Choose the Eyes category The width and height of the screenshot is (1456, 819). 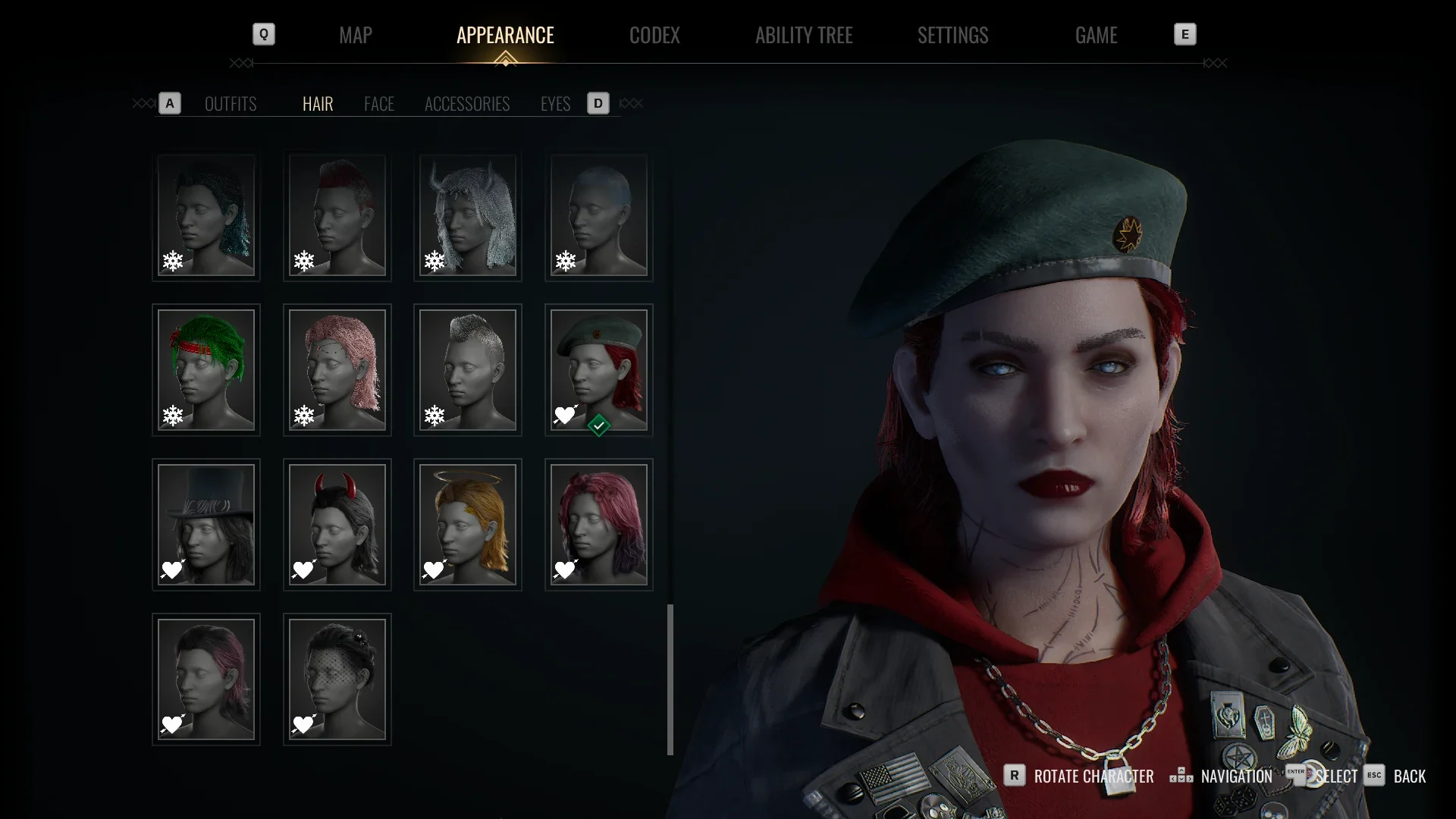point(555,104)
